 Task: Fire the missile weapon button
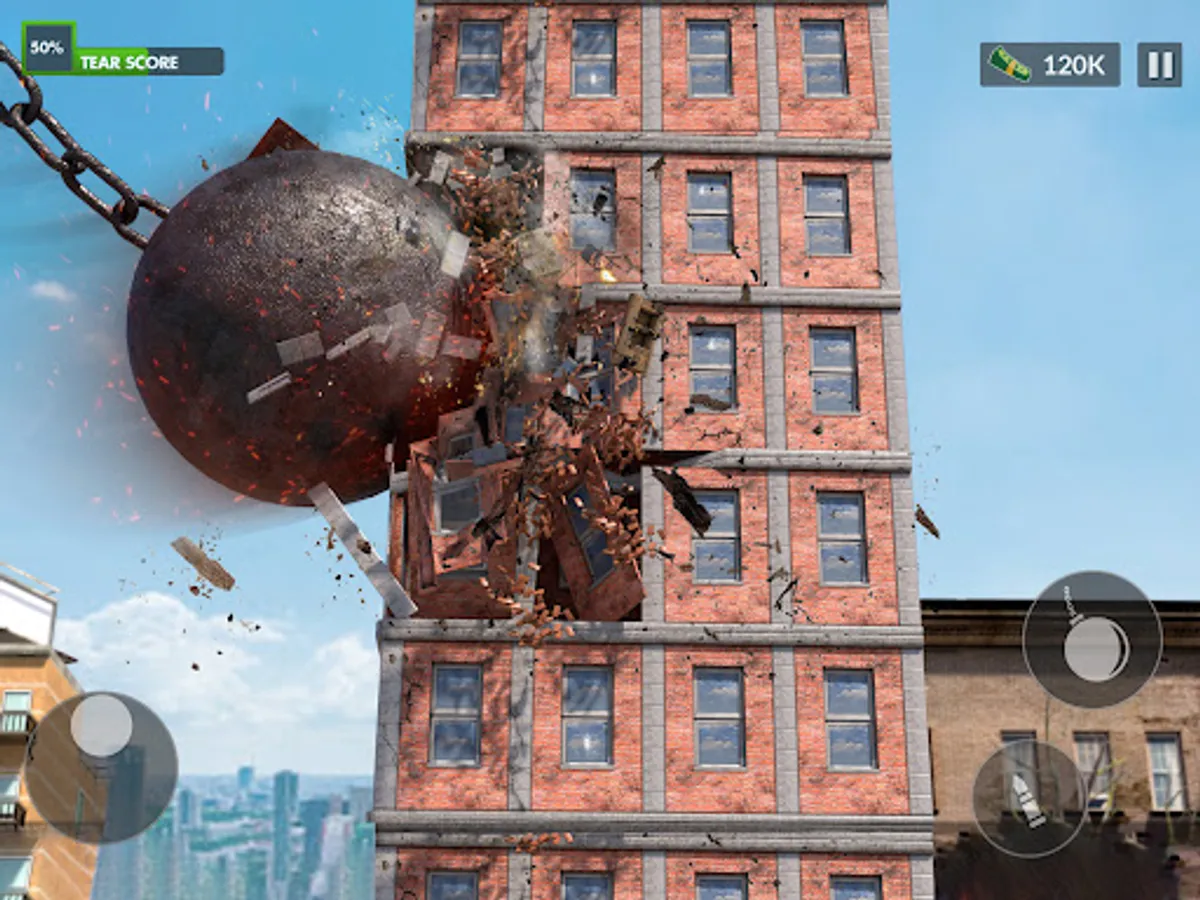point(1030,798)
